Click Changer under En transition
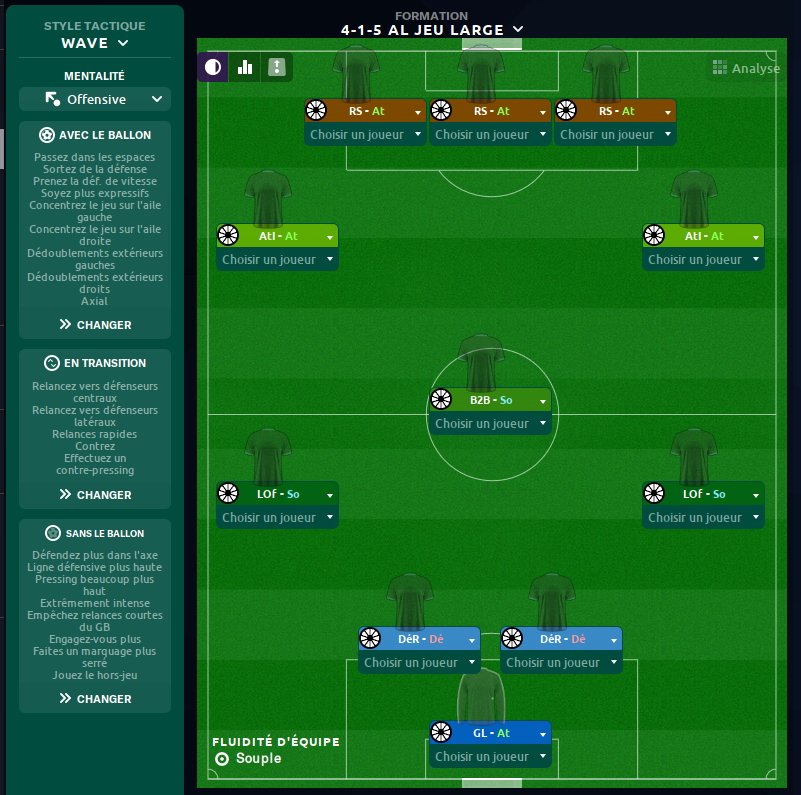The height and width of the screenshot is (795, 801). [95, 495]
